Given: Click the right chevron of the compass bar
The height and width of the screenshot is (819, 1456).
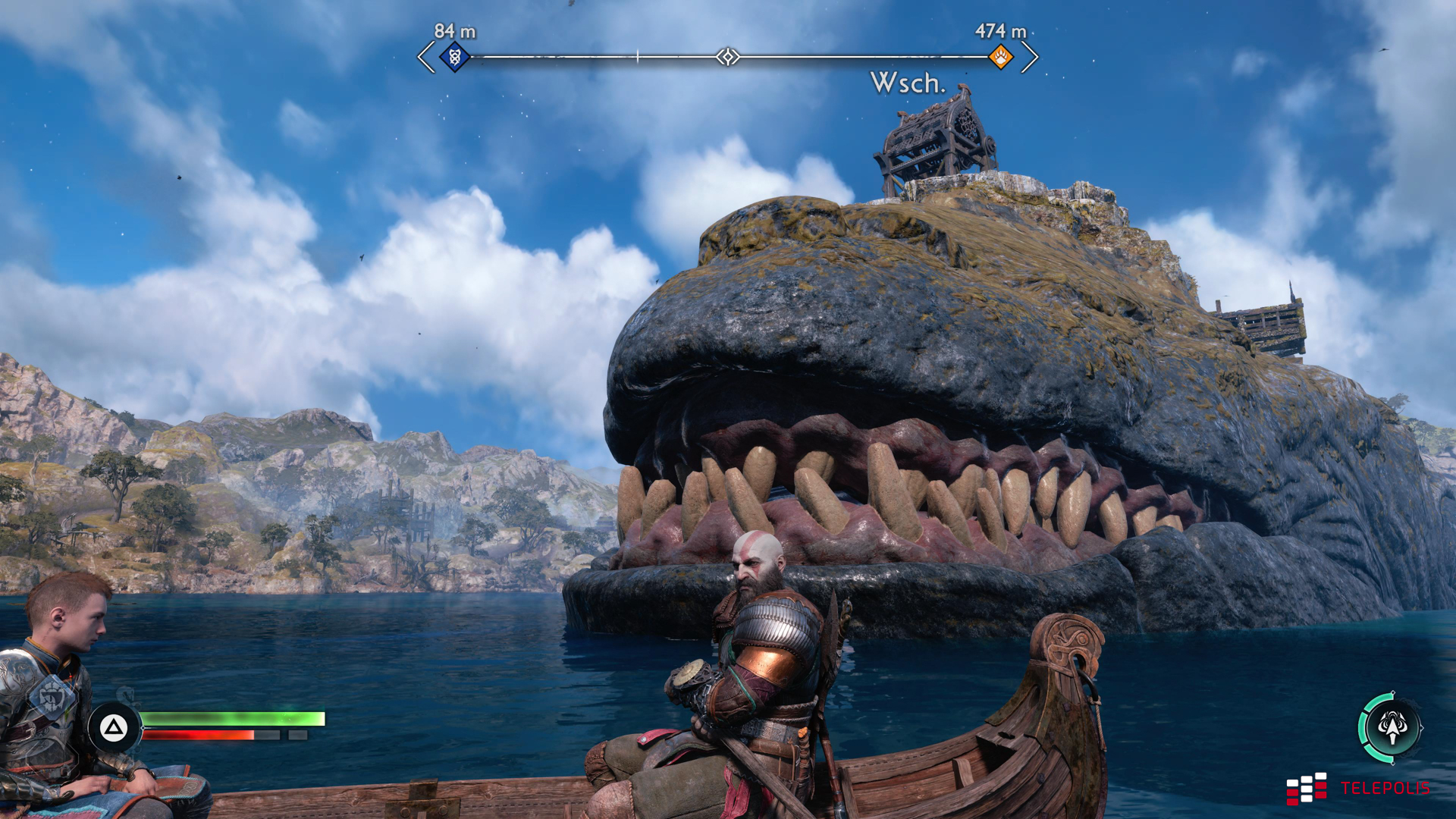Looking at the screenshot, I should [x=1030, y=57].
